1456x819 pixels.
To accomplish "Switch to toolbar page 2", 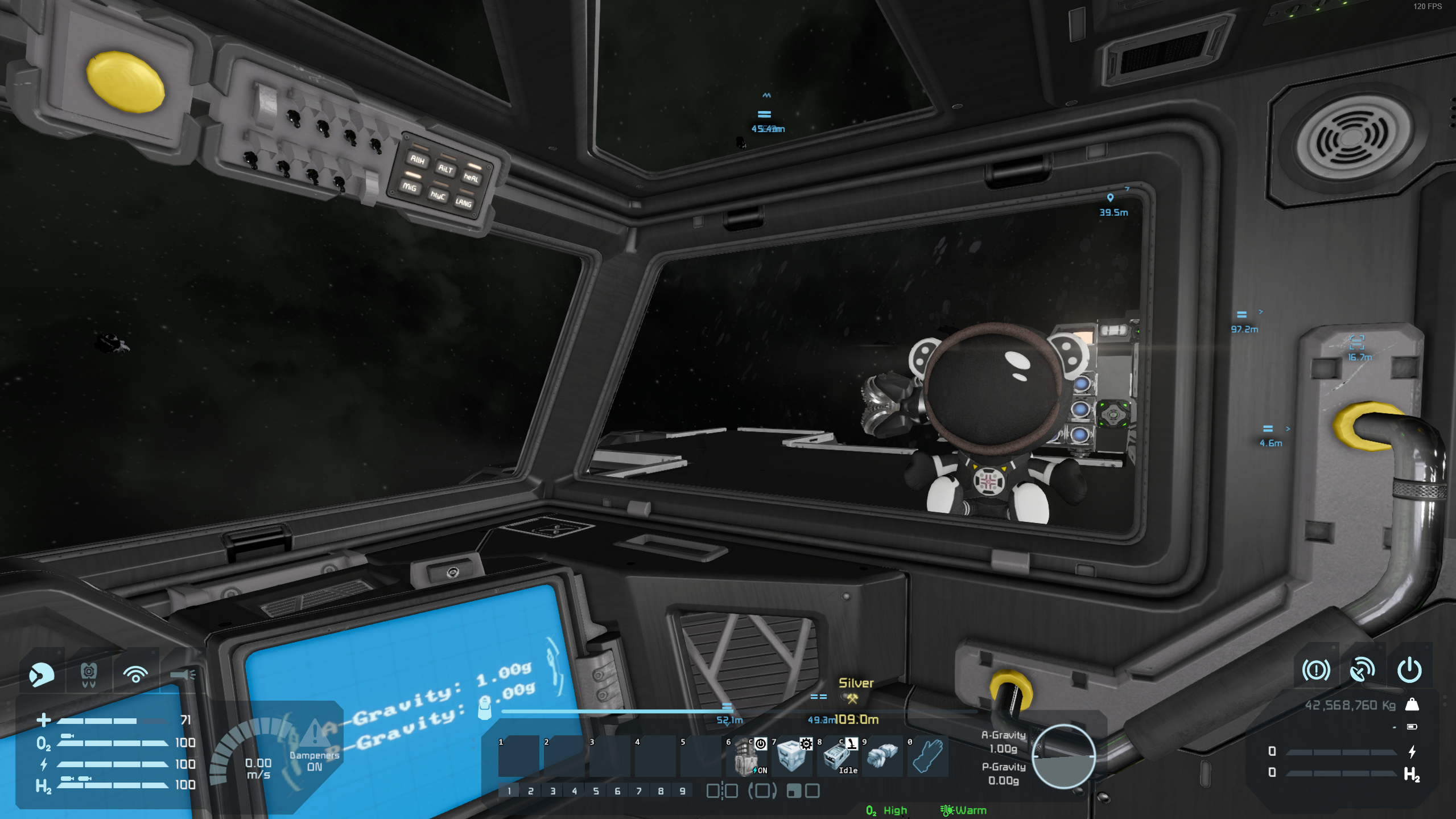I will (x=530, y=791).
